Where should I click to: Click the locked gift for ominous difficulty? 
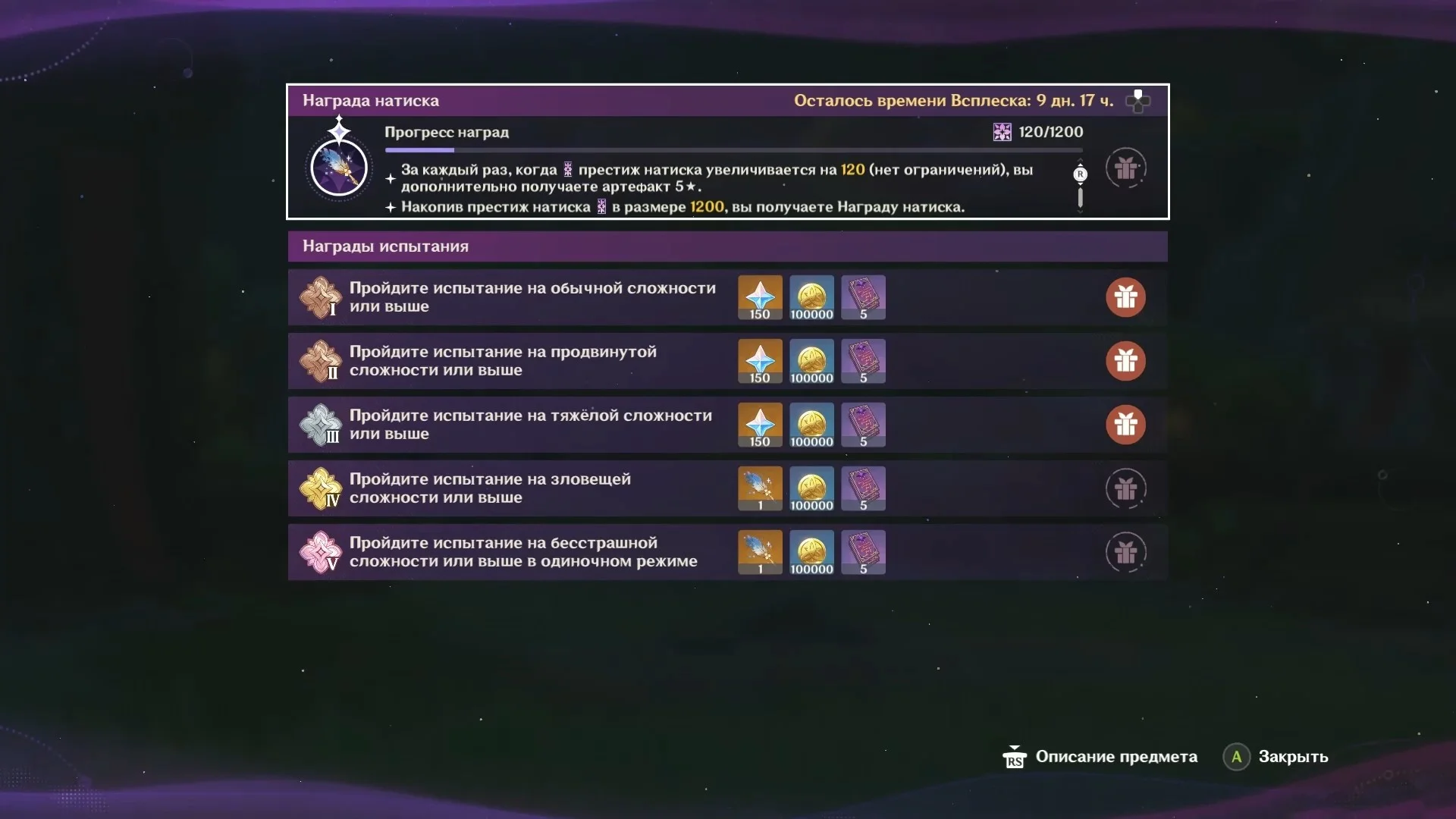1125,488
